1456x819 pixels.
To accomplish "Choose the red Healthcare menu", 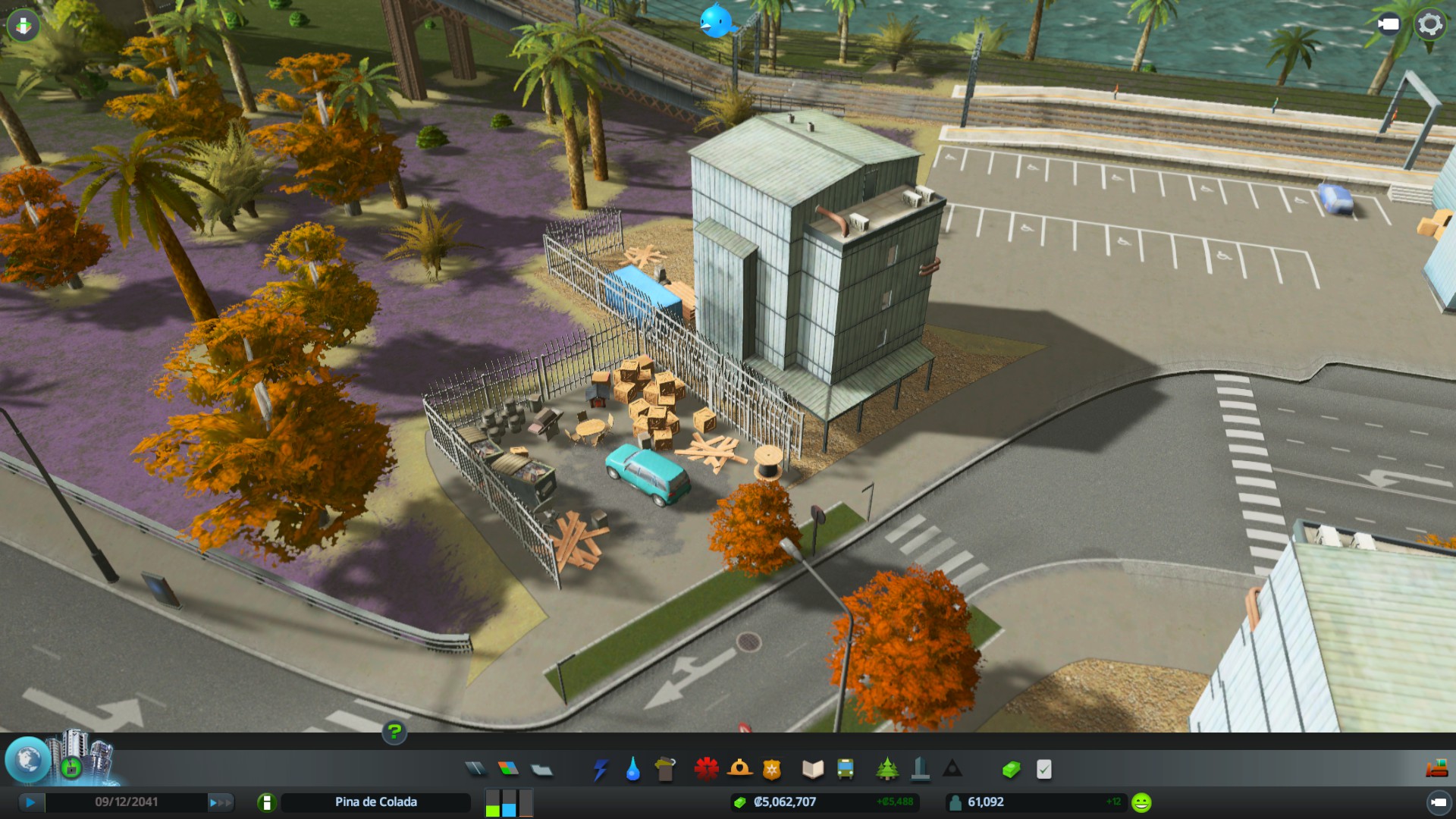I will tap(706, 770).
